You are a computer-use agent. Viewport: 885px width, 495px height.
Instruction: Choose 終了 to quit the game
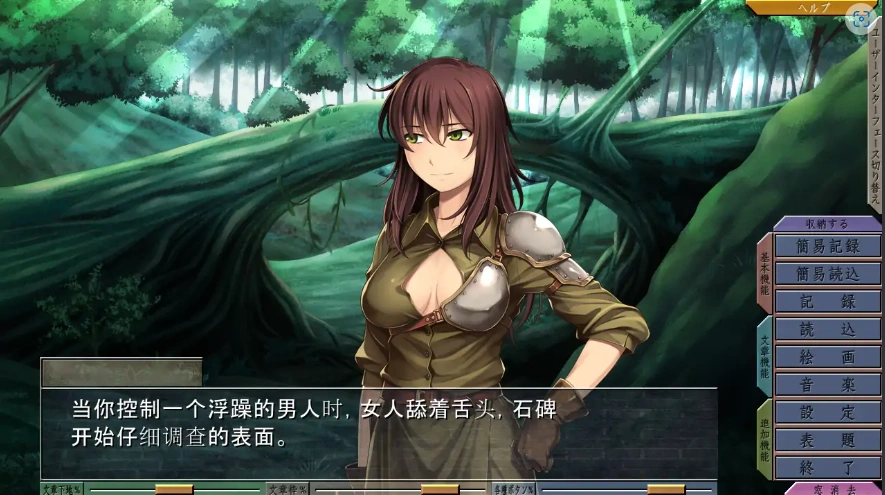[x=827, y=467]
